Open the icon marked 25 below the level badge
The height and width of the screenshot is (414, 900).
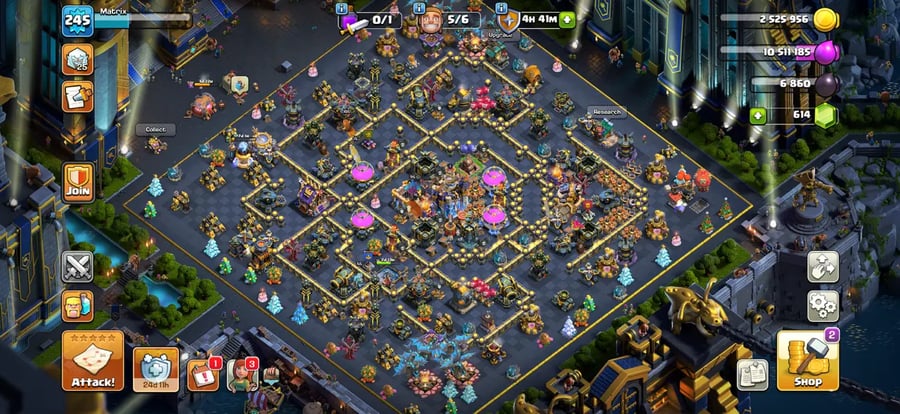[78, 58]
